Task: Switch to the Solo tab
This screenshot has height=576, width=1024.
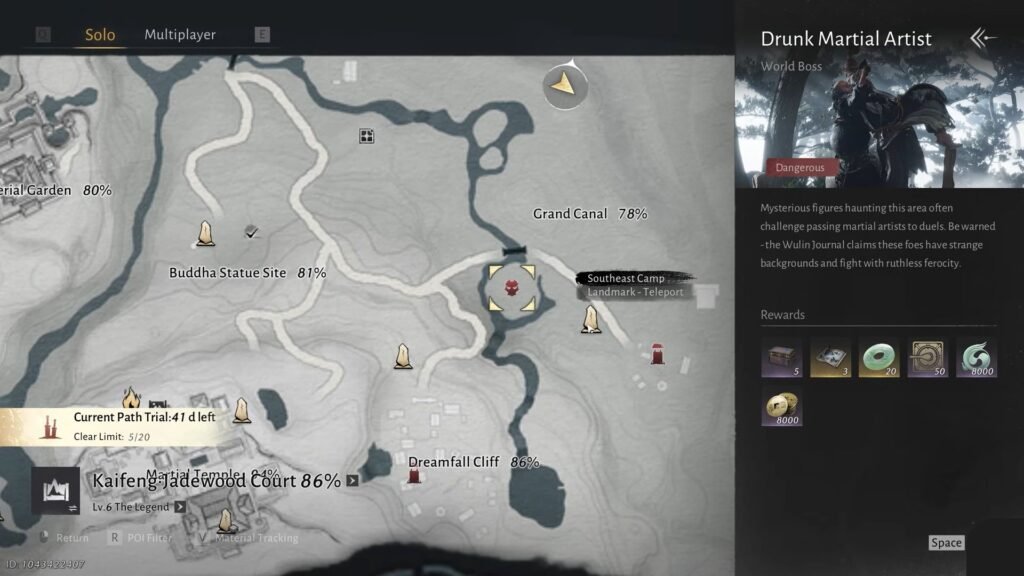Action: coord(99,35)
